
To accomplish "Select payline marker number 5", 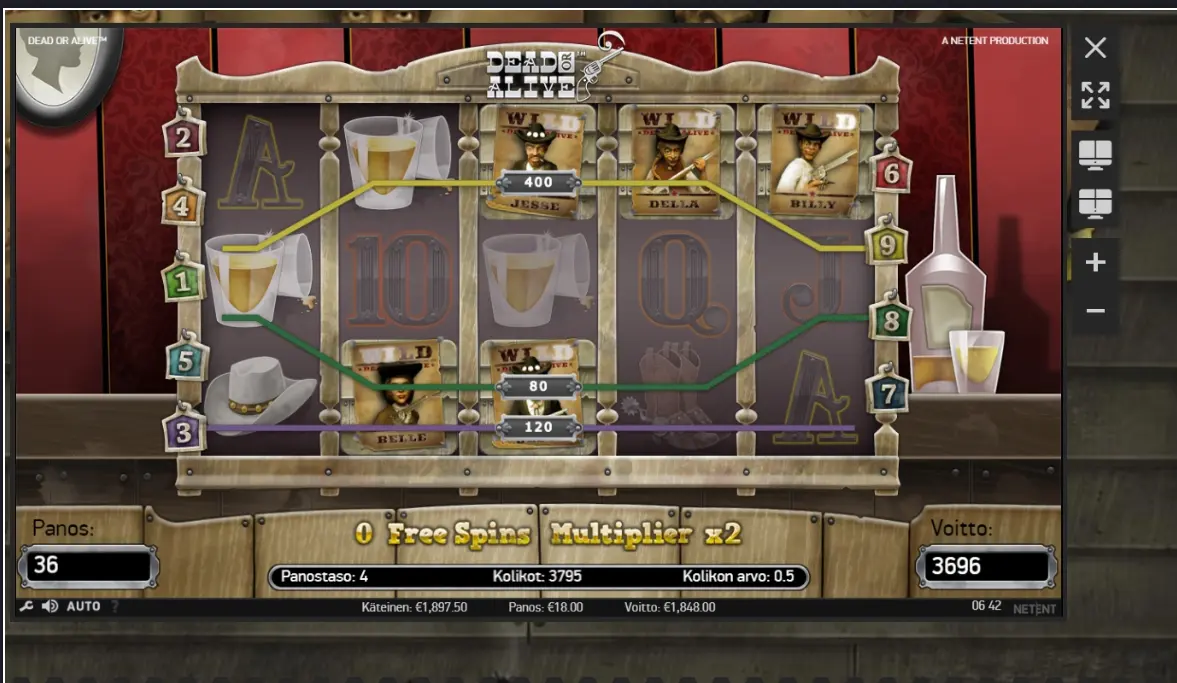I will click(186, 361).
